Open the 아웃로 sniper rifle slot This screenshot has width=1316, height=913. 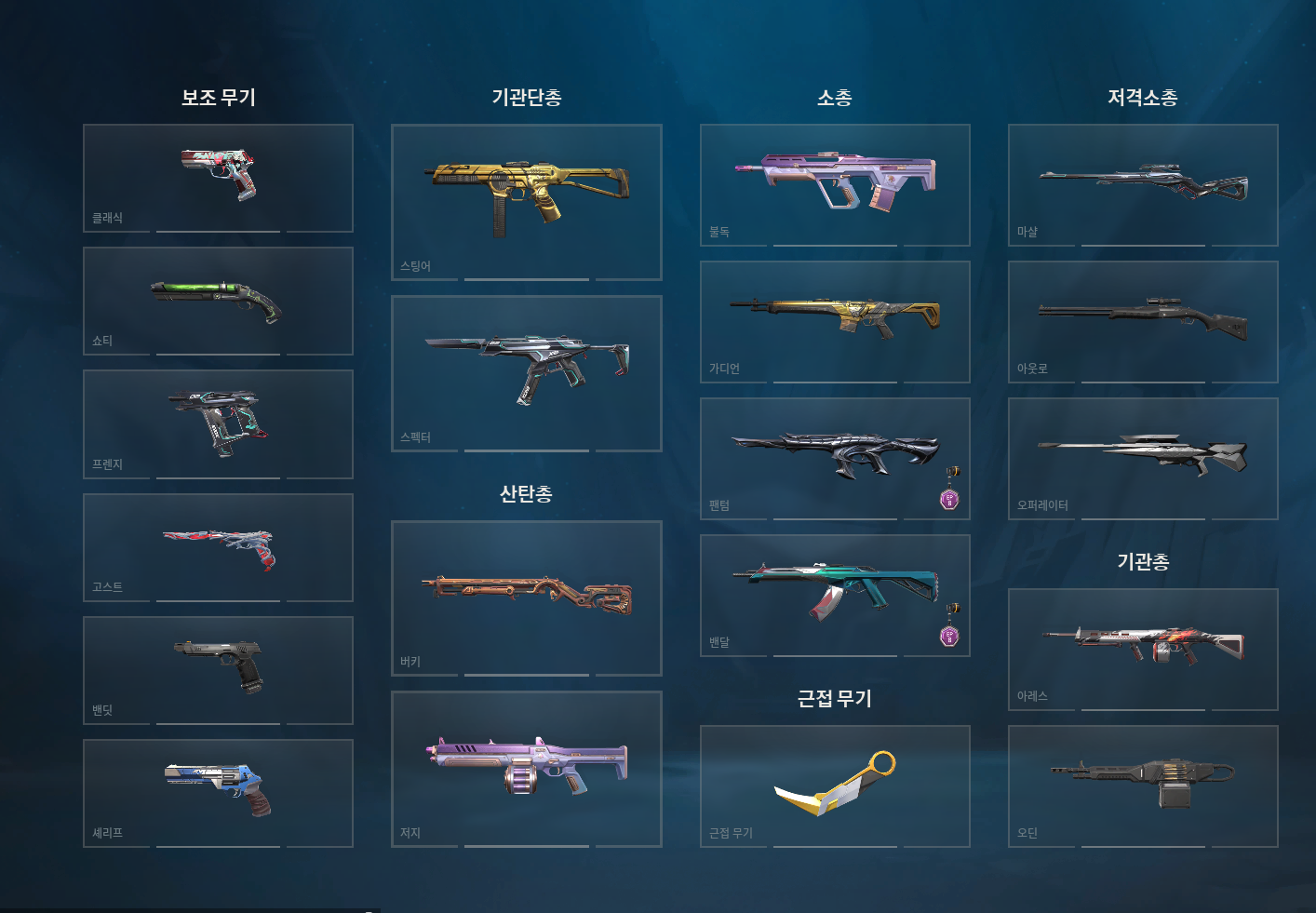[1142, 320]
